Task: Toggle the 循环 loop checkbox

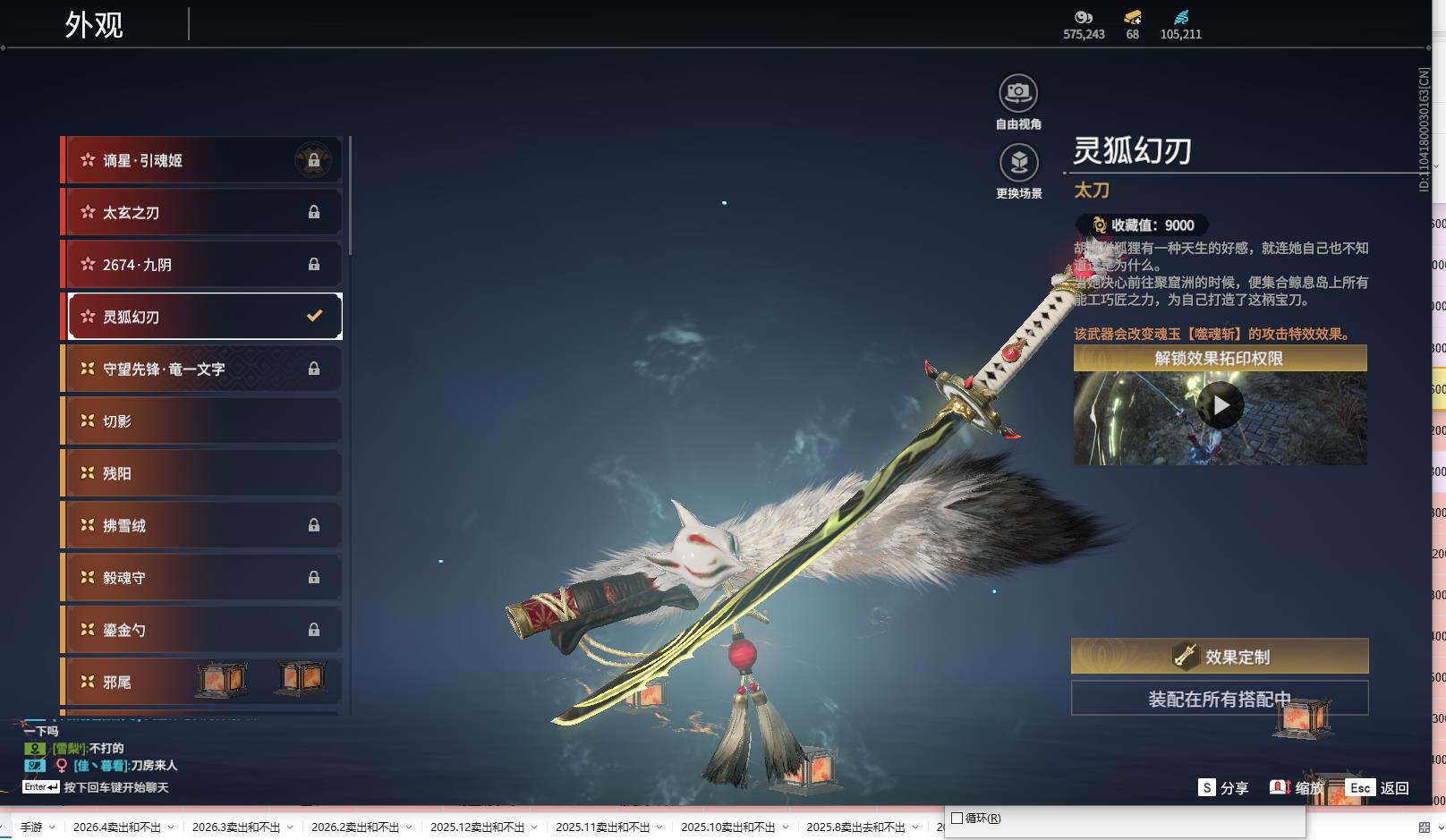Action: 957,819
